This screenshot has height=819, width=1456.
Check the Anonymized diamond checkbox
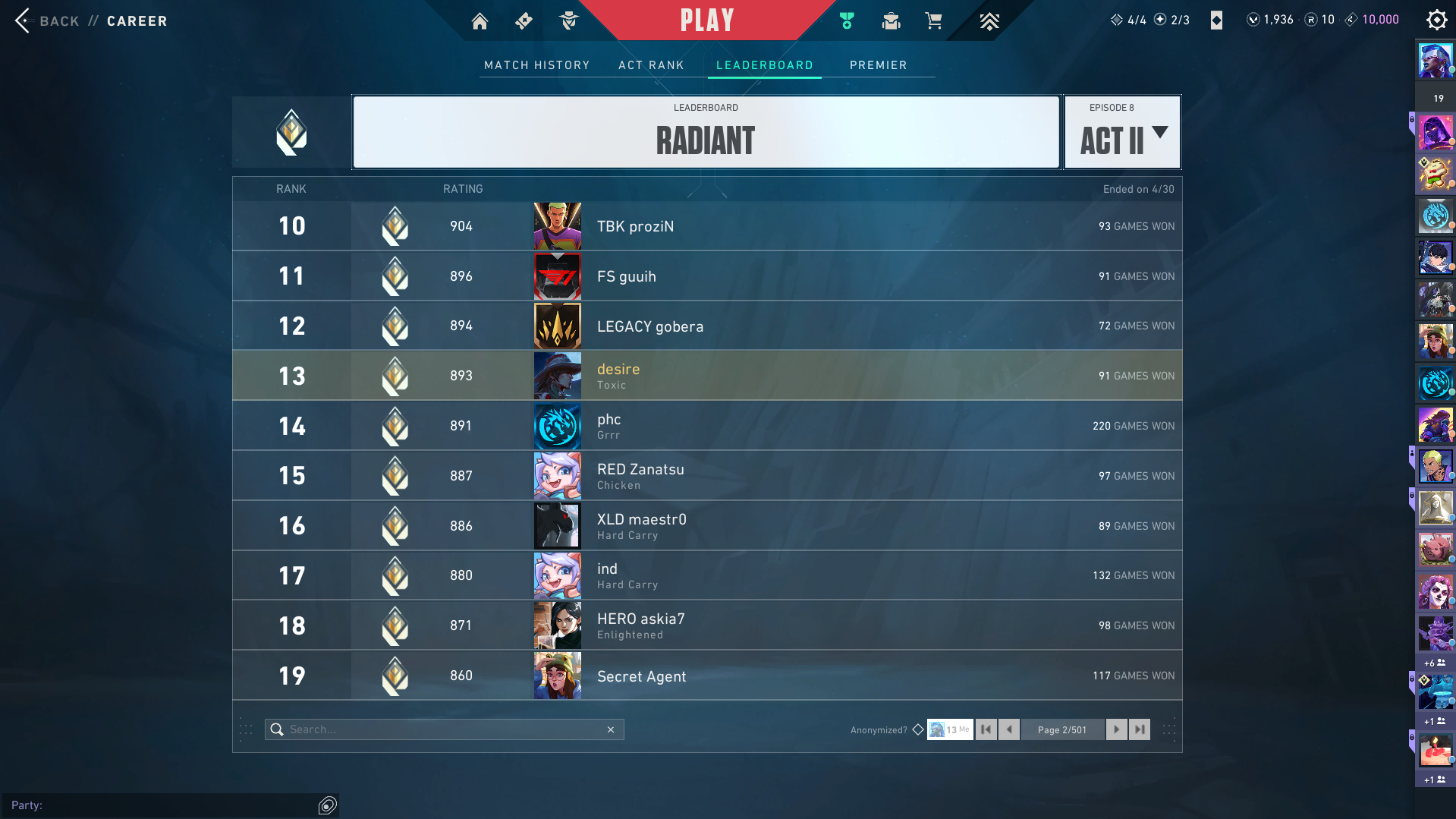(917, 729)
